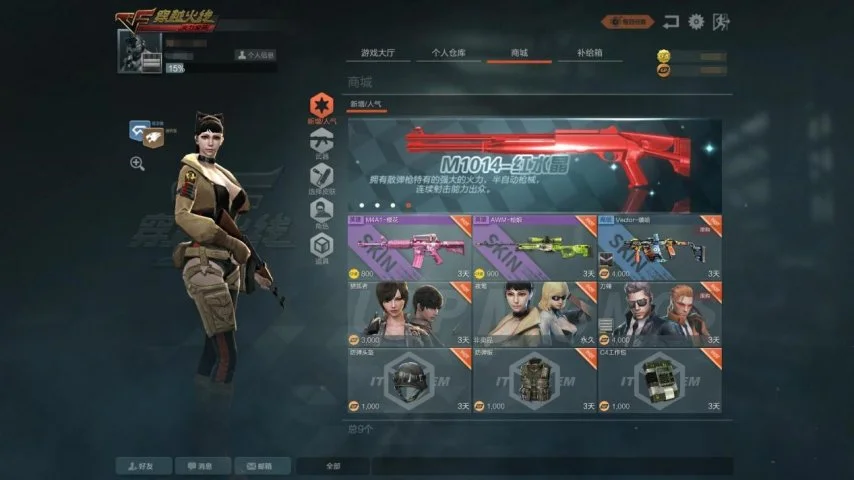
Task: Open the item box category icon
Action: coord(321,247)
